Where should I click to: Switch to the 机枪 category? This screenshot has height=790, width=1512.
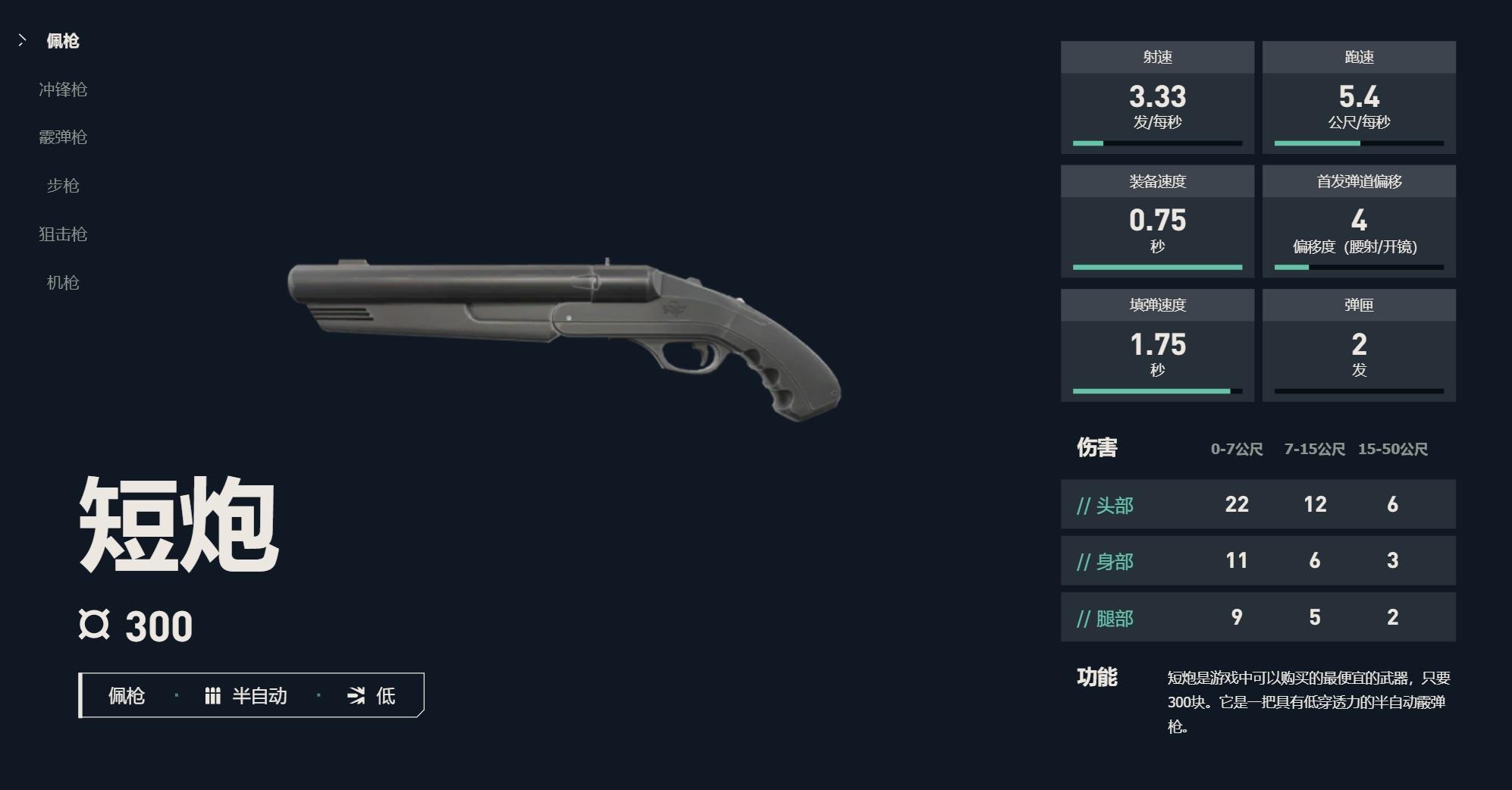[x=63, y=283]
